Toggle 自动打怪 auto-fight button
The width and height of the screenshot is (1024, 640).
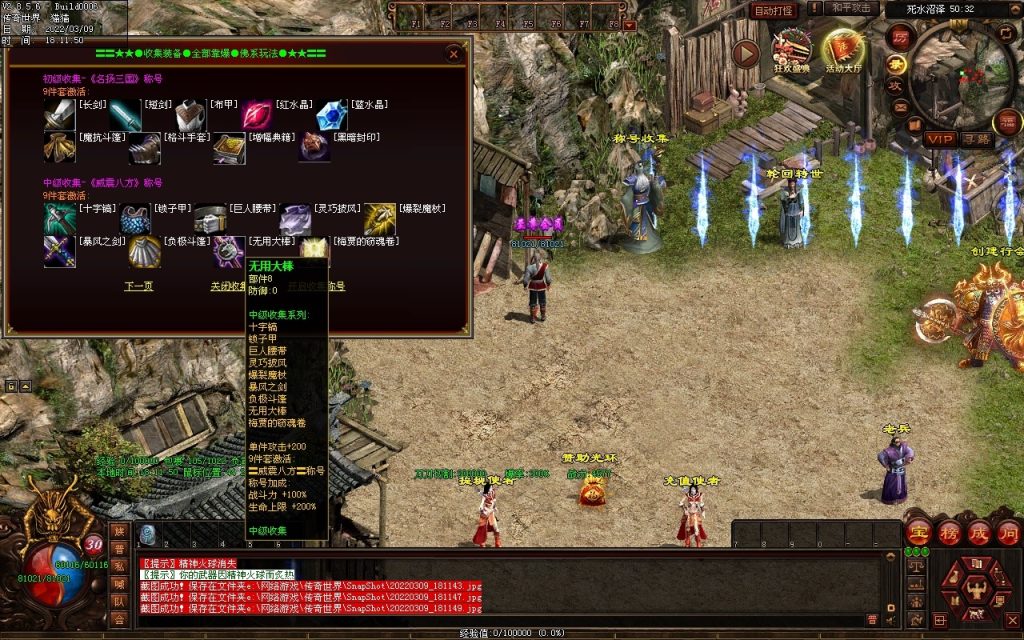click(x=773, y=11)
